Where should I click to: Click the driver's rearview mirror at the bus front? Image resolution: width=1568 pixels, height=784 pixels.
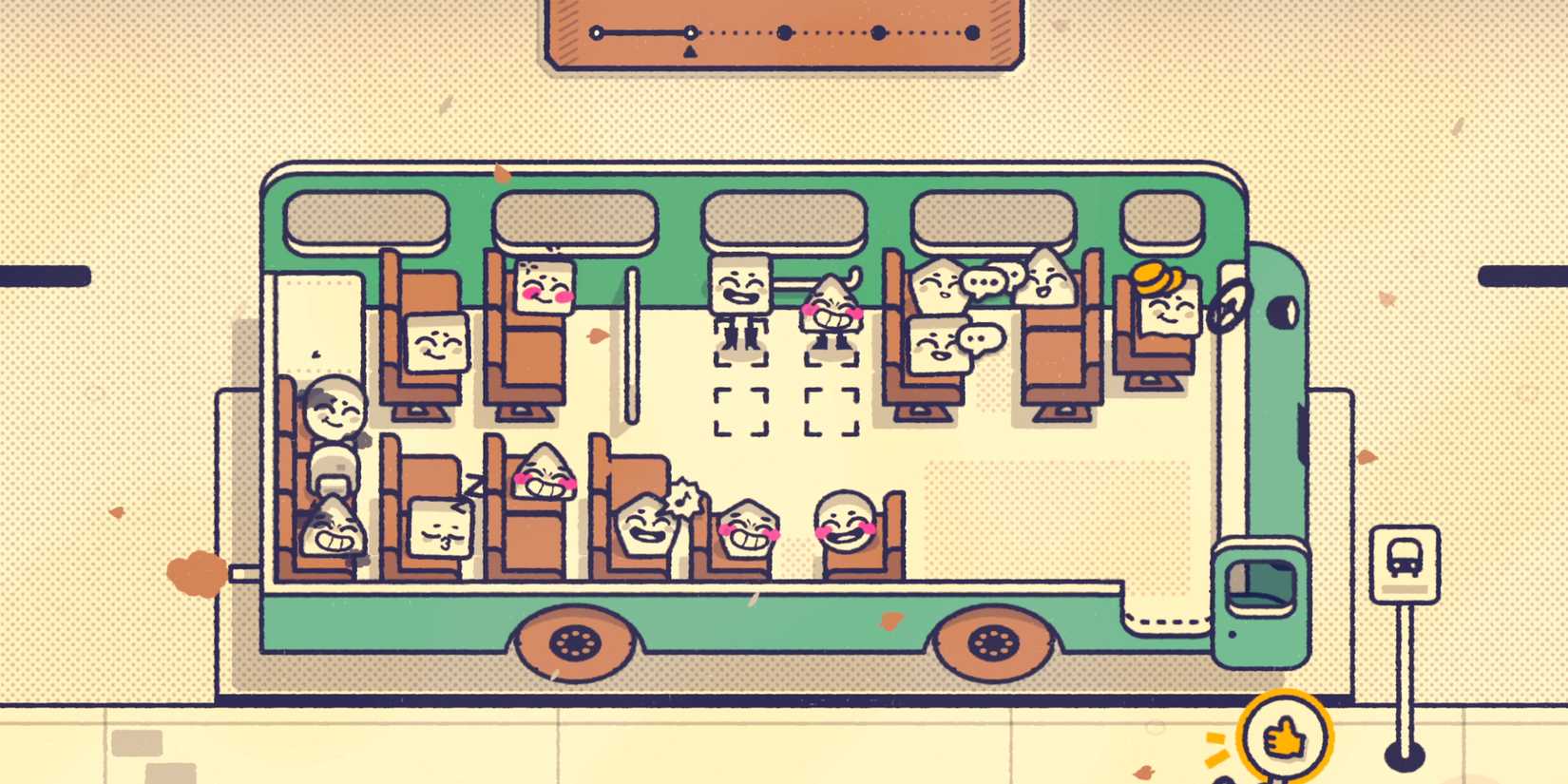(1283, 312)
